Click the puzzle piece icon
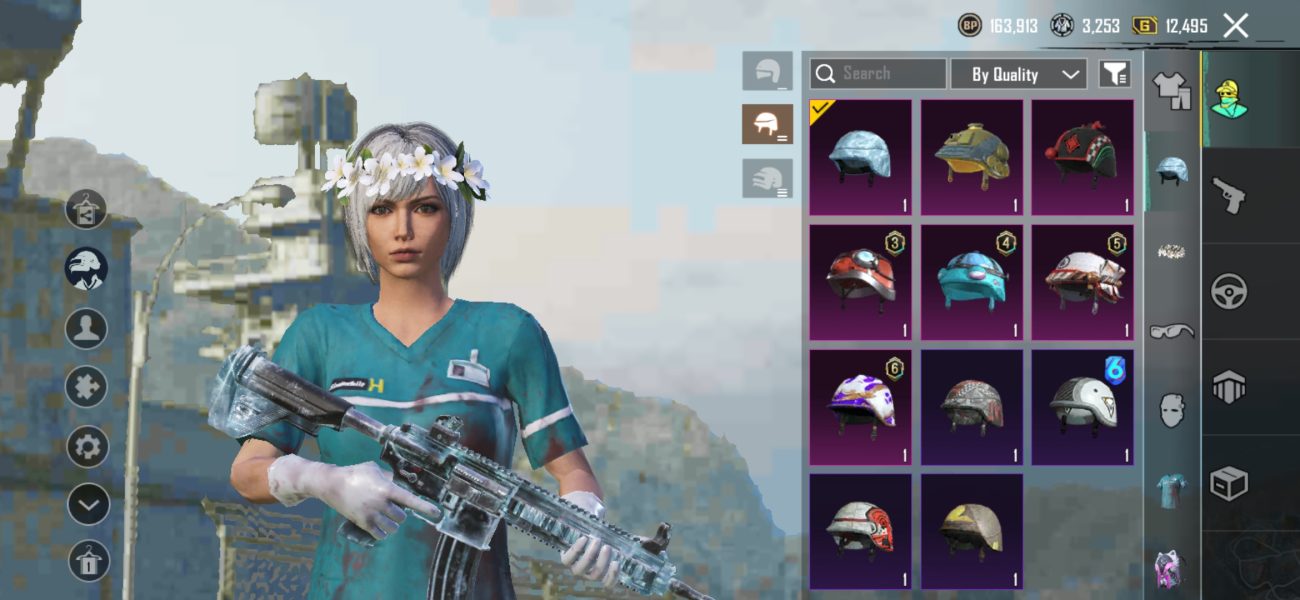Viewport: 1300px width, 600px height. [x=88, y=387]
